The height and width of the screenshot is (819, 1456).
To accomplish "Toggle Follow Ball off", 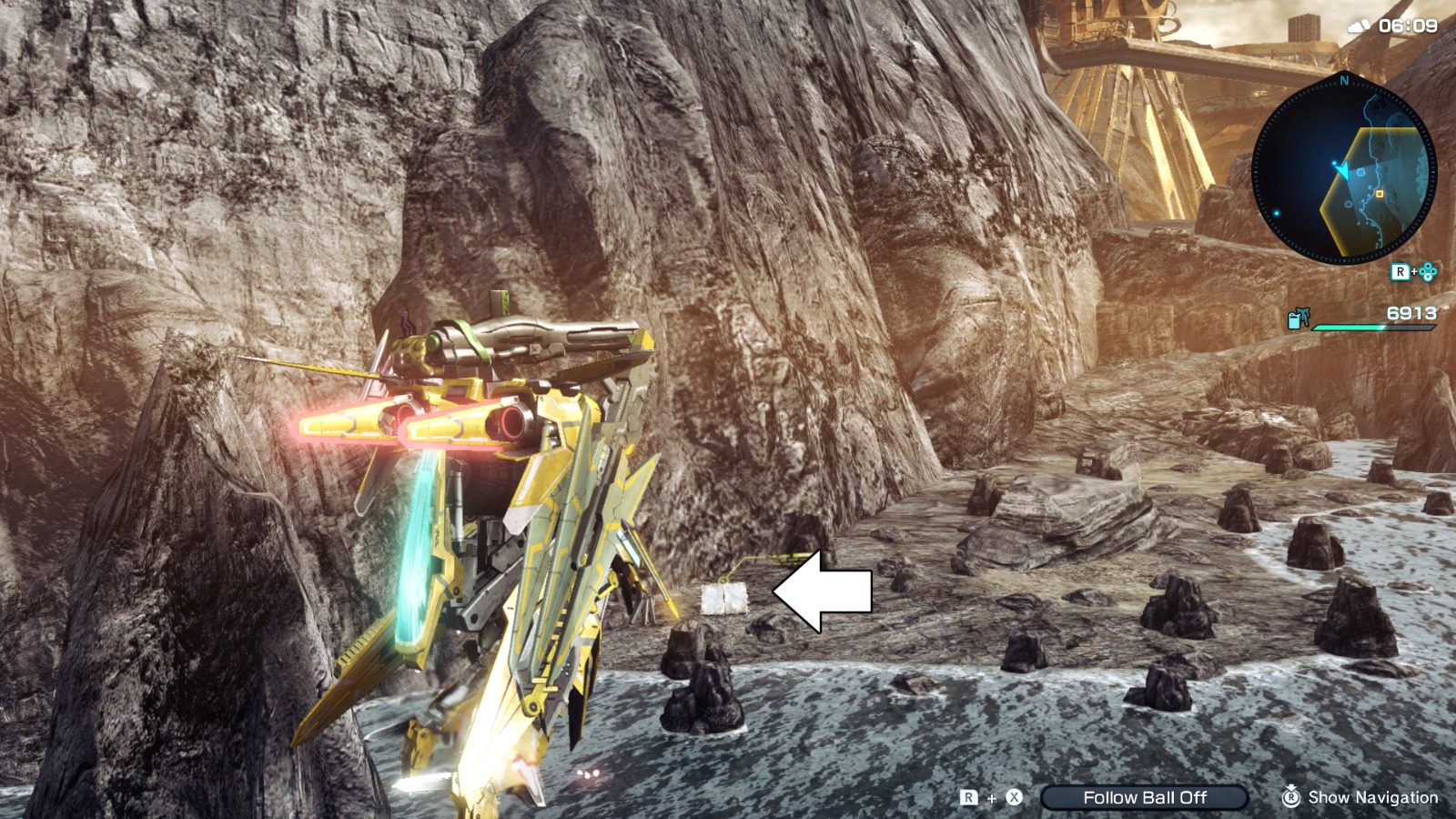I will (1146, 797).
